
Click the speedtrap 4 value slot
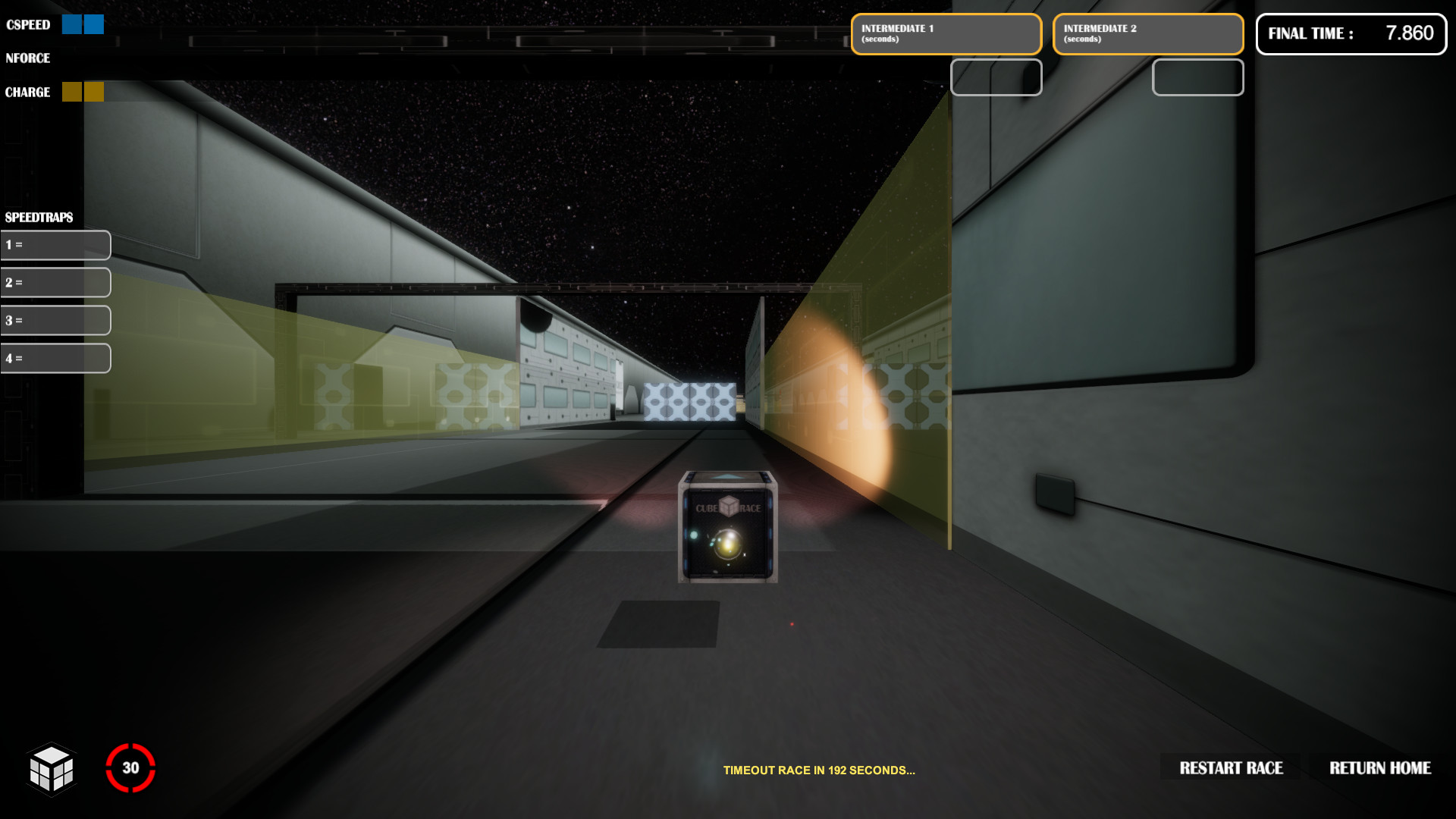(x=55, y=357)
